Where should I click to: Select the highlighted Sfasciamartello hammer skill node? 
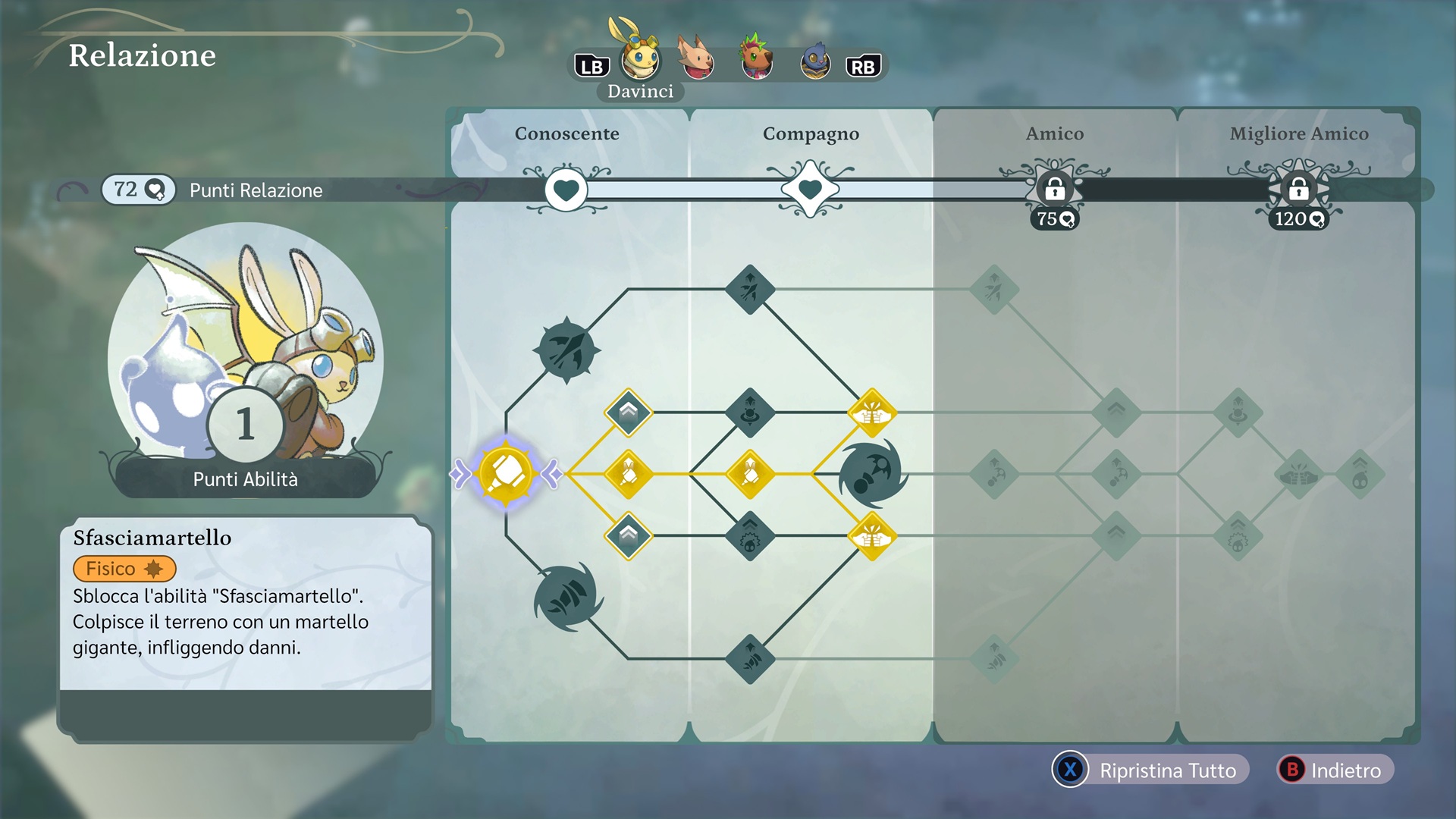(x=506, y=474)
